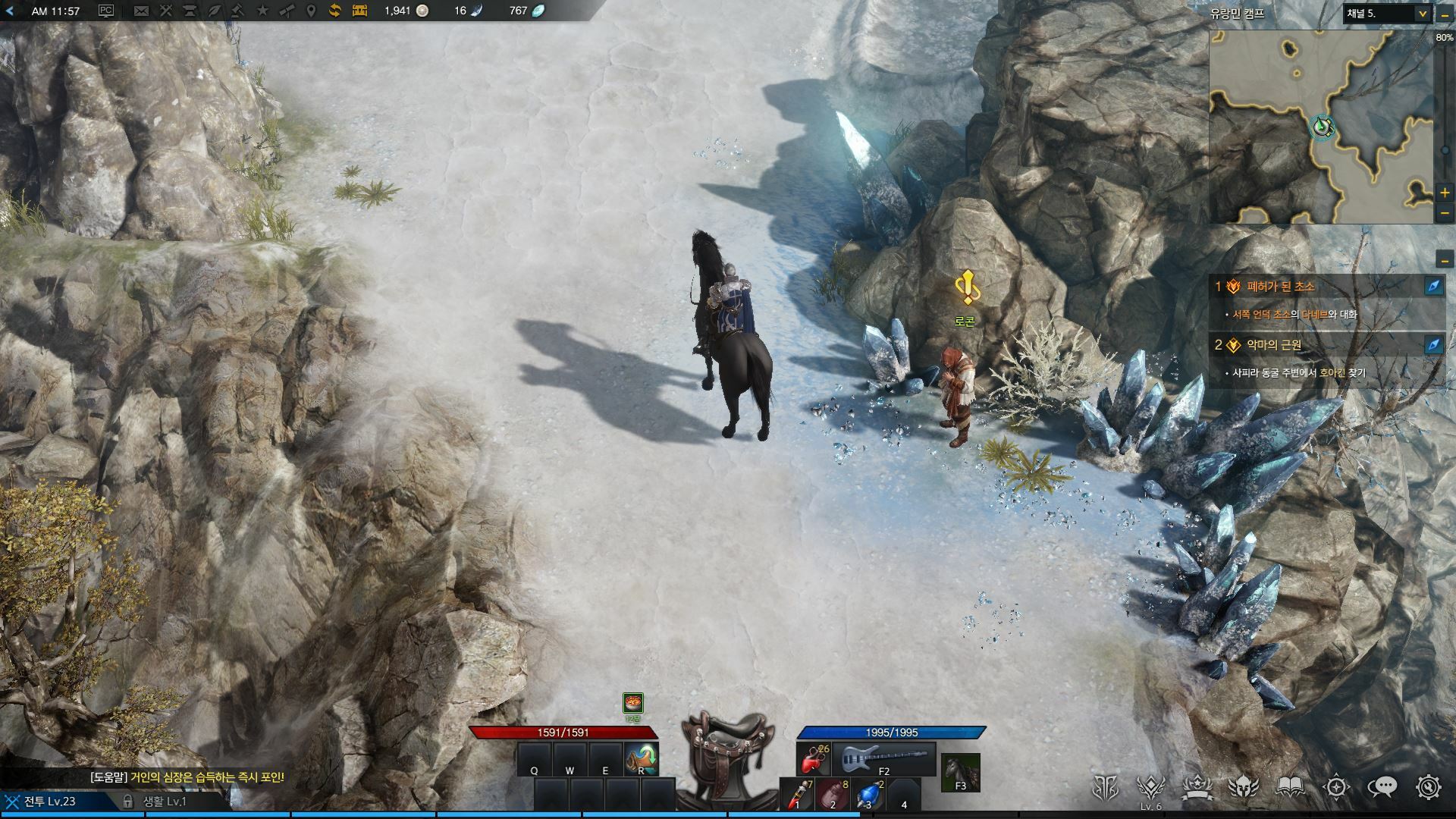The height and width of the screenshot is (819, 1456).
Task: Use the blue flask item in slot three
Action: point(869,794)
